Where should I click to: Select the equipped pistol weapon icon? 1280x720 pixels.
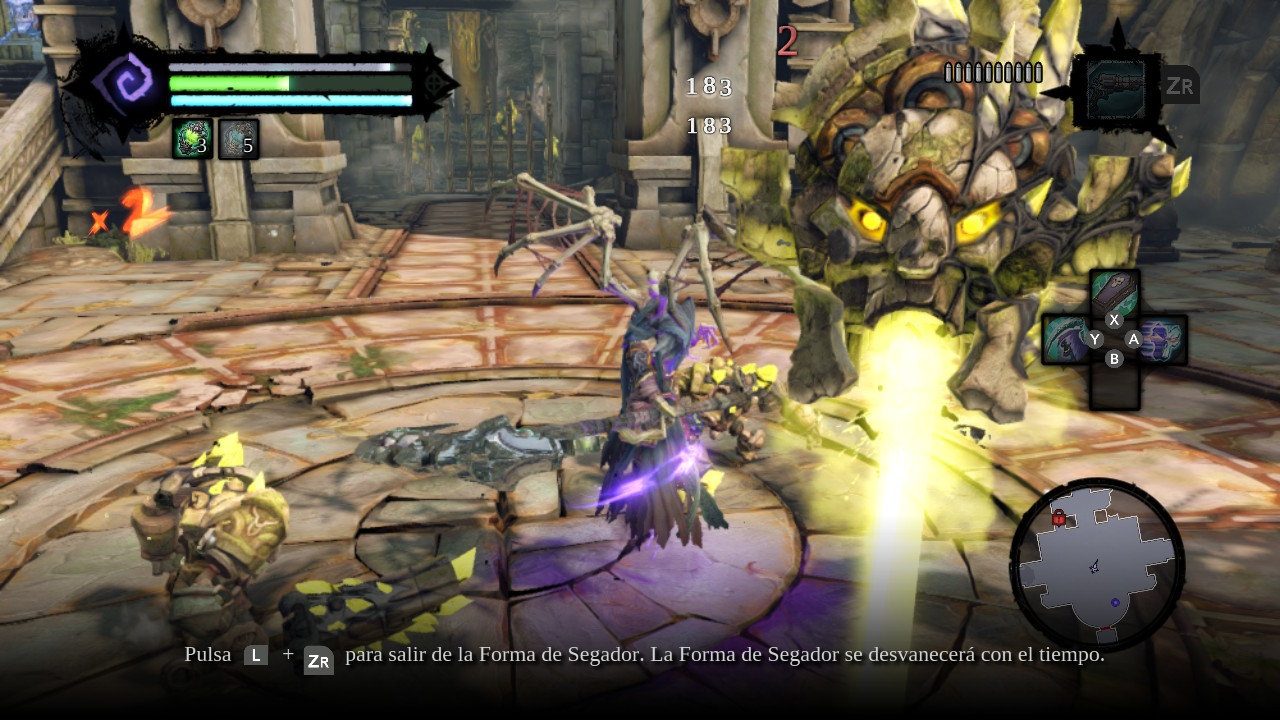point(1116,90)
